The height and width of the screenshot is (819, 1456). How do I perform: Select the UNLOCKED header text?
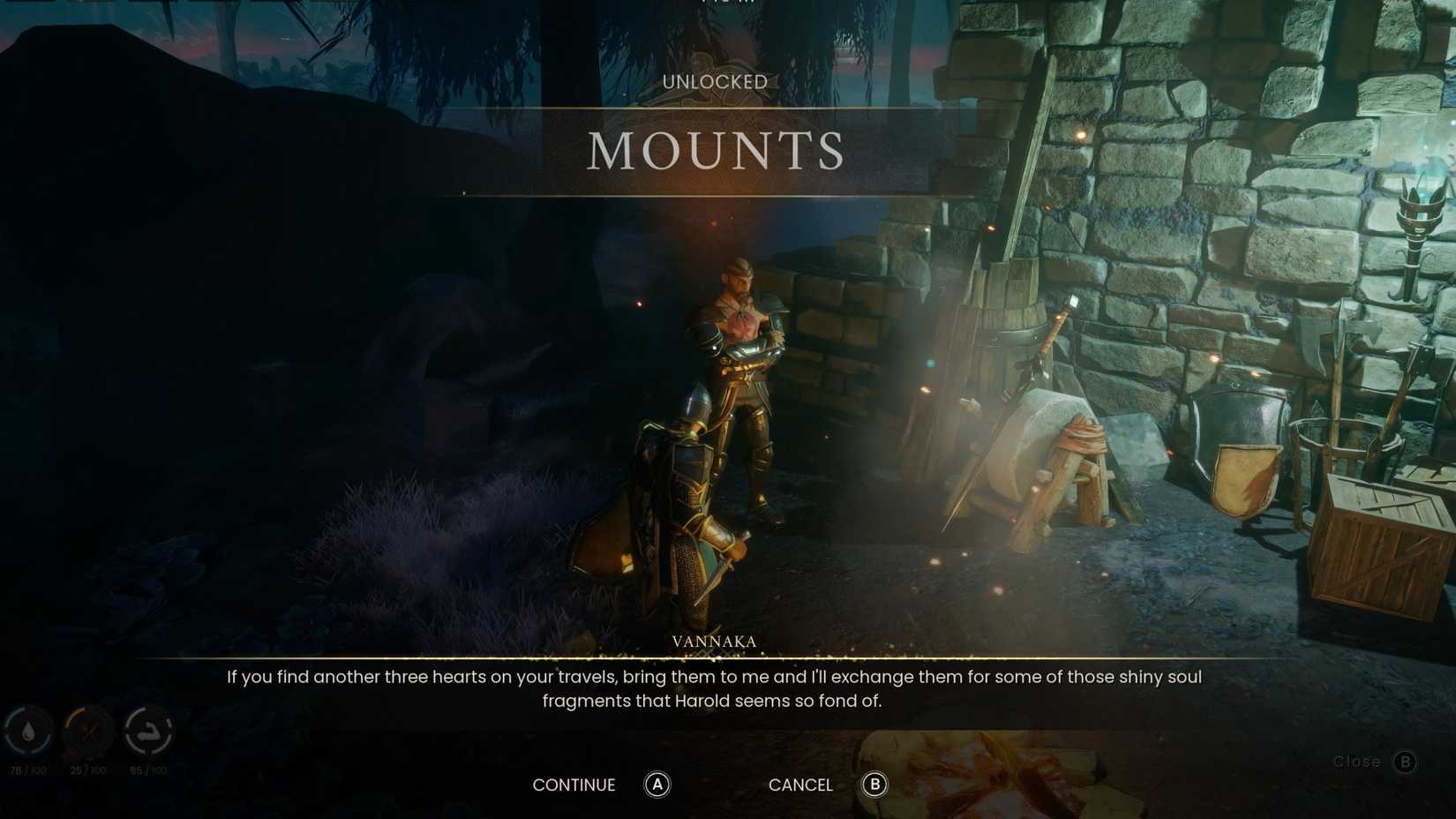pos(715,82)
